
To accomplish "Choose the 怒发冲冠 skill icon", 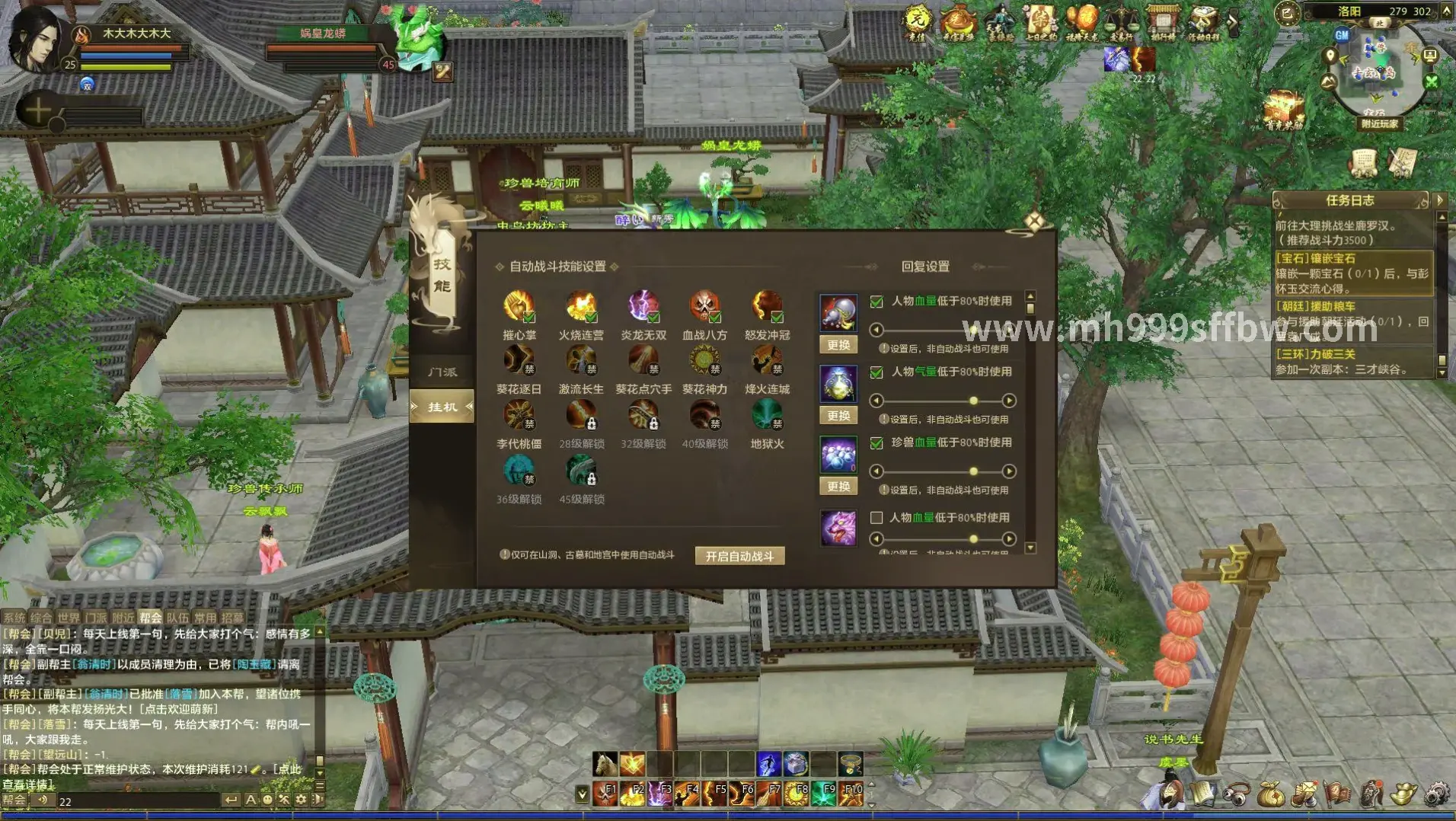I will (767, 307).
